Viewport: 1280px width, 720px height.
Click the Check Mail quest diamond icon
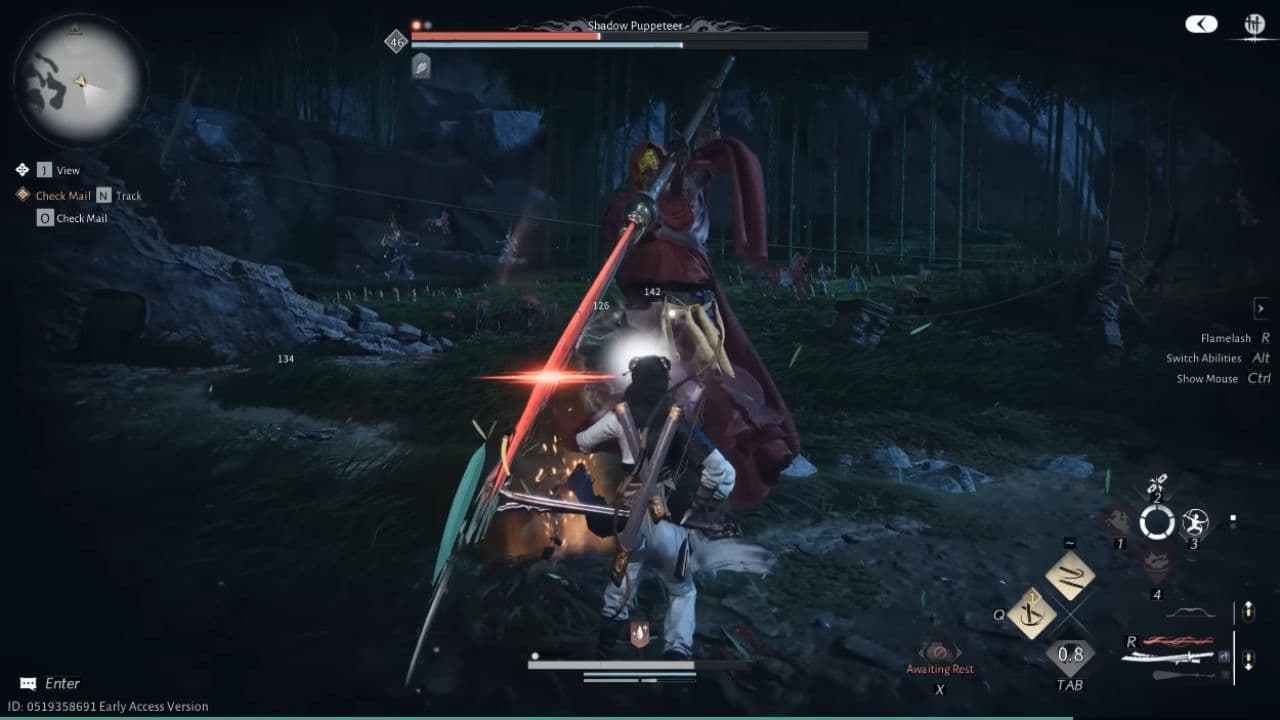(22, 195)
